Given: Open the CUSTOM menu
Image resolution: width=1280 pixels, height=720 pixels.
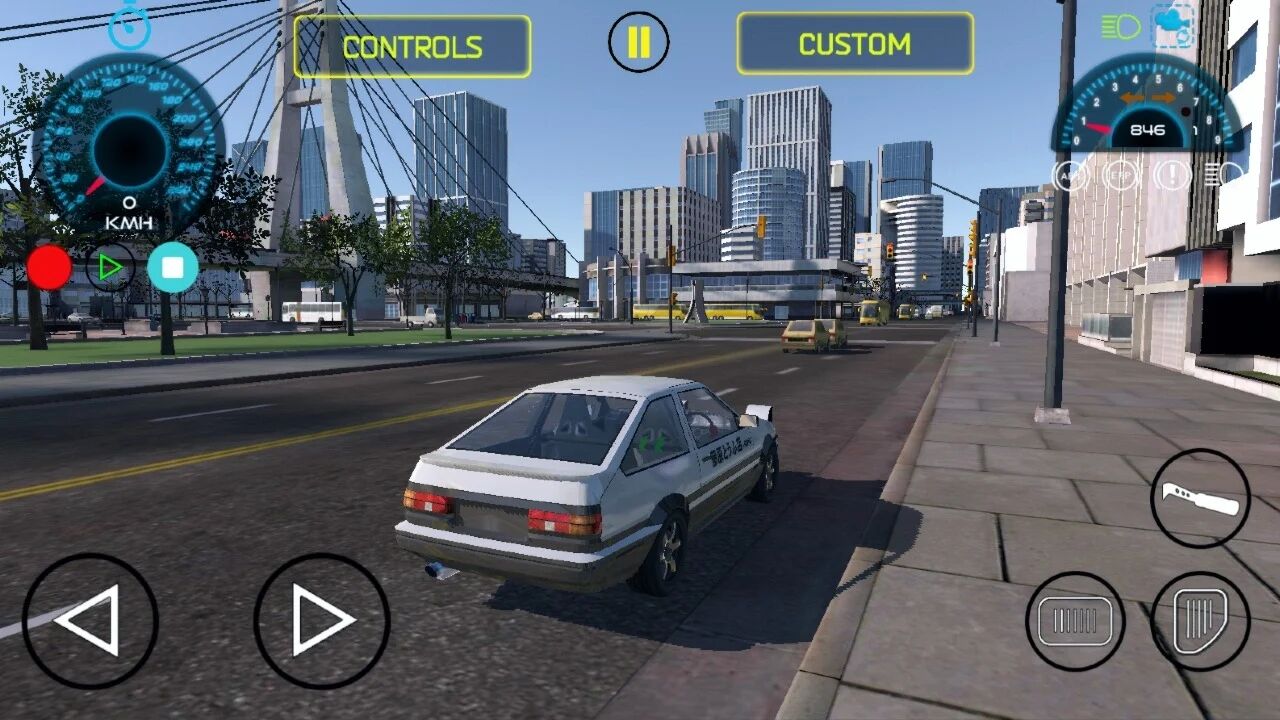Looking at the screenshot, I should pos(855,44).
